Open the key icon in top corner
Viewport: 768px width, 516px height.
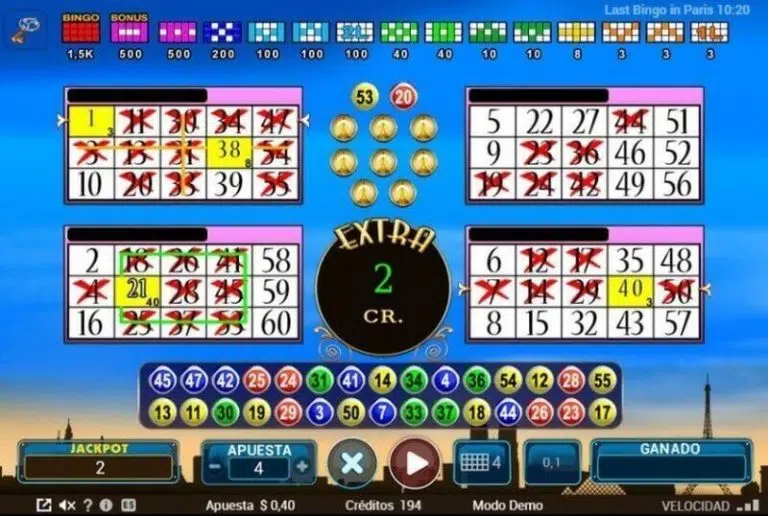22,31
